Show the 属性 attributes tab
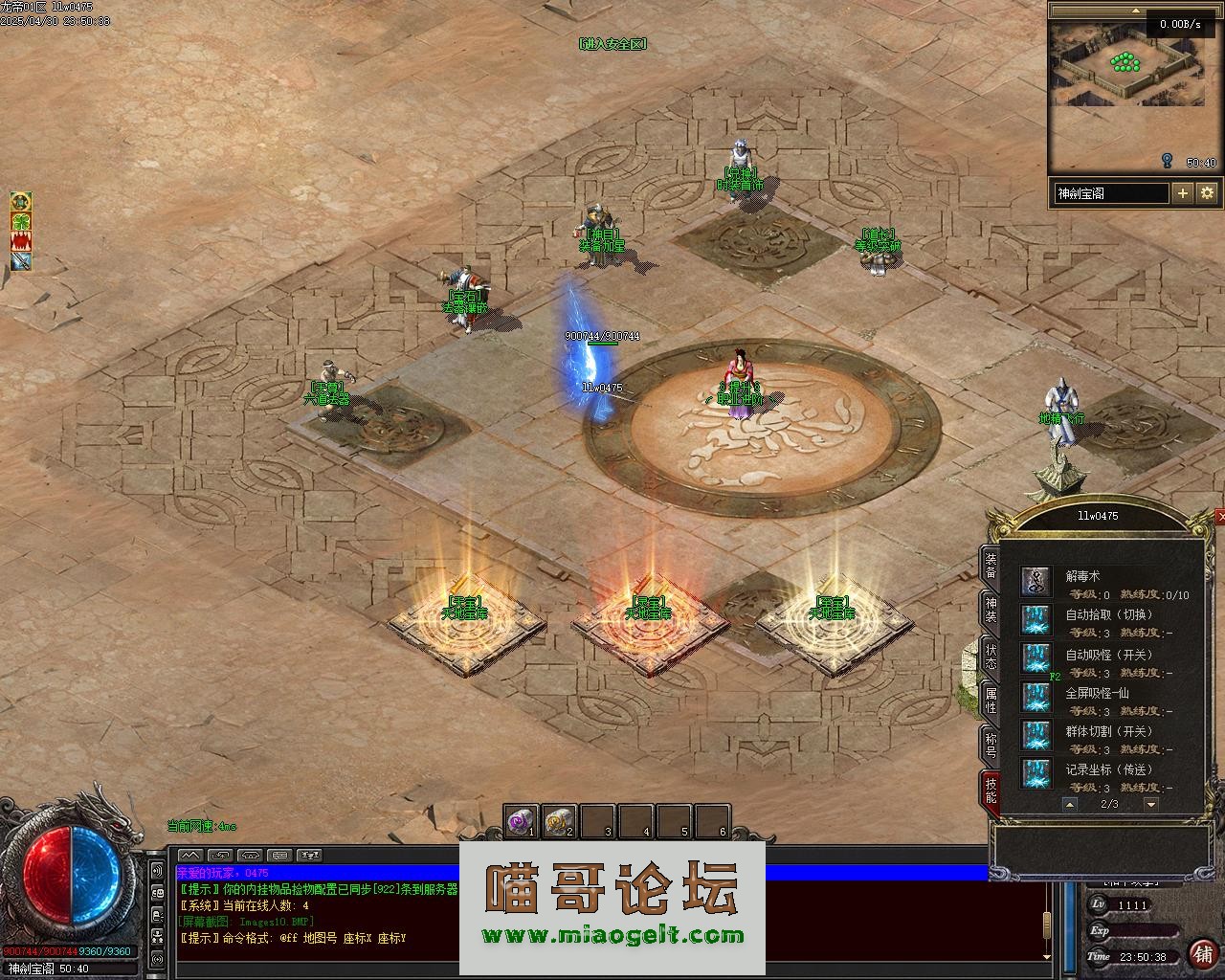Viewport: 1225px width, 980px height. 991,701
